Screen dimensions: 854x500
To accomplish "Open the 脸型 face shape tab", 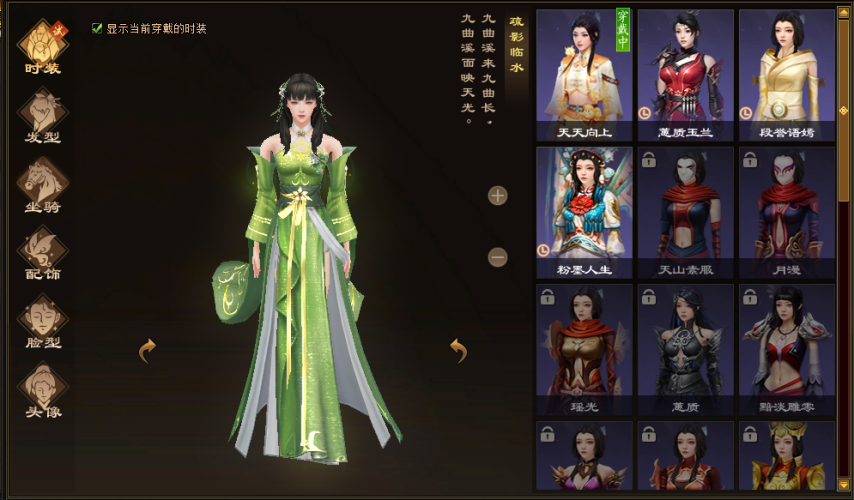I will click(43, 320).
